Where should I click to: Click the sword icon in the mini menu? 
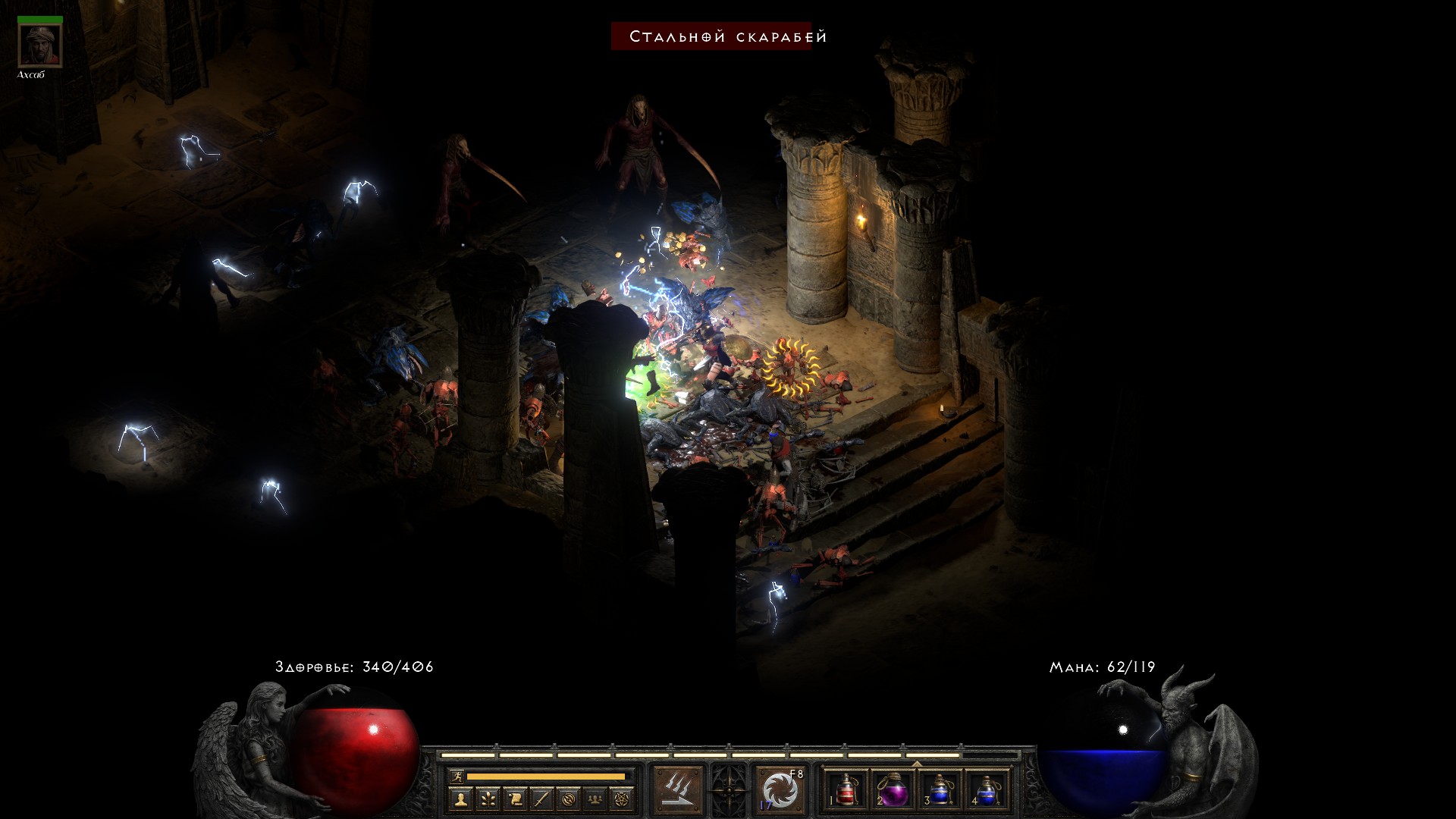(x=541, y=799)
